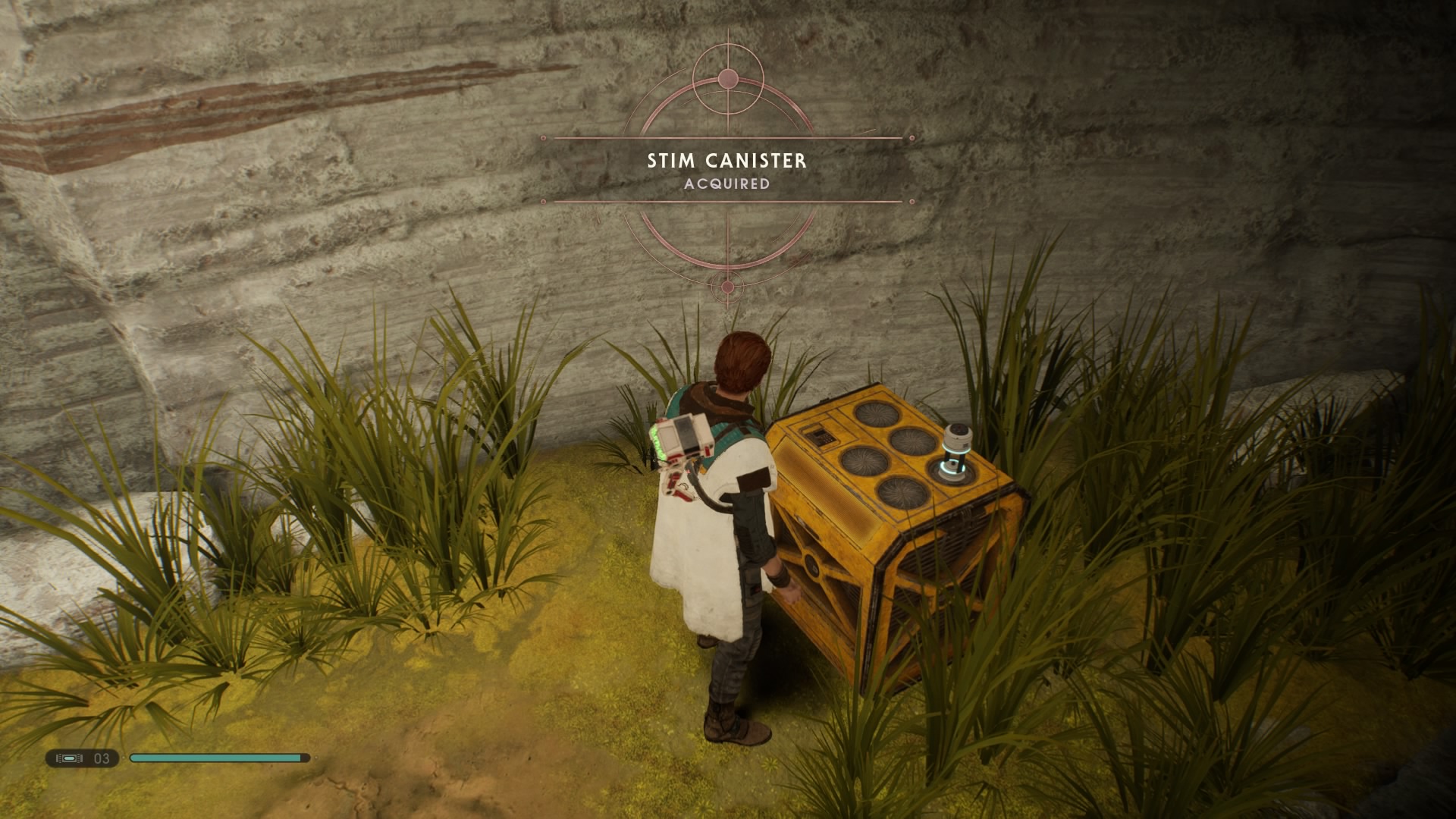
Task: Select the ACQUIRED subtitle text
Action: (726, 184)
